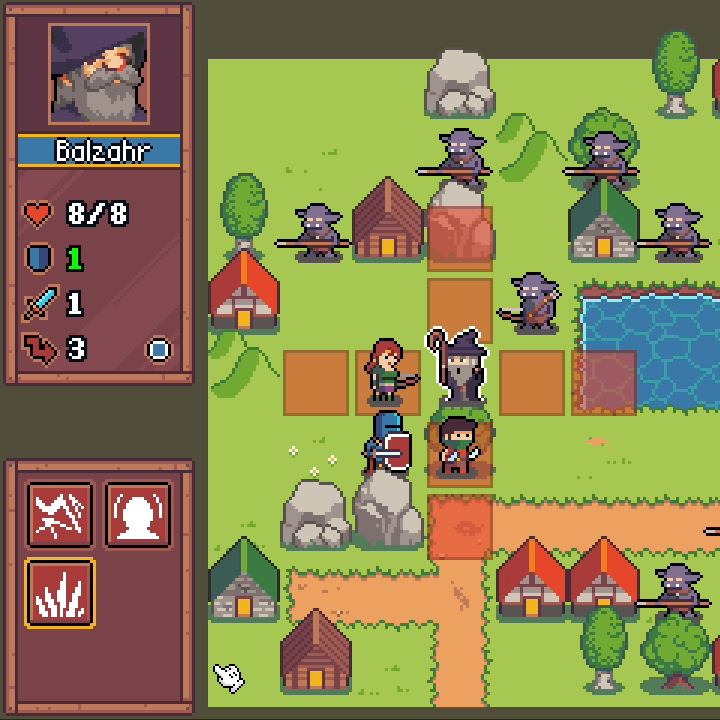Choose the highlighted ground spikes ability
This screenshot has width=720, height=720.
coord(60,592)
